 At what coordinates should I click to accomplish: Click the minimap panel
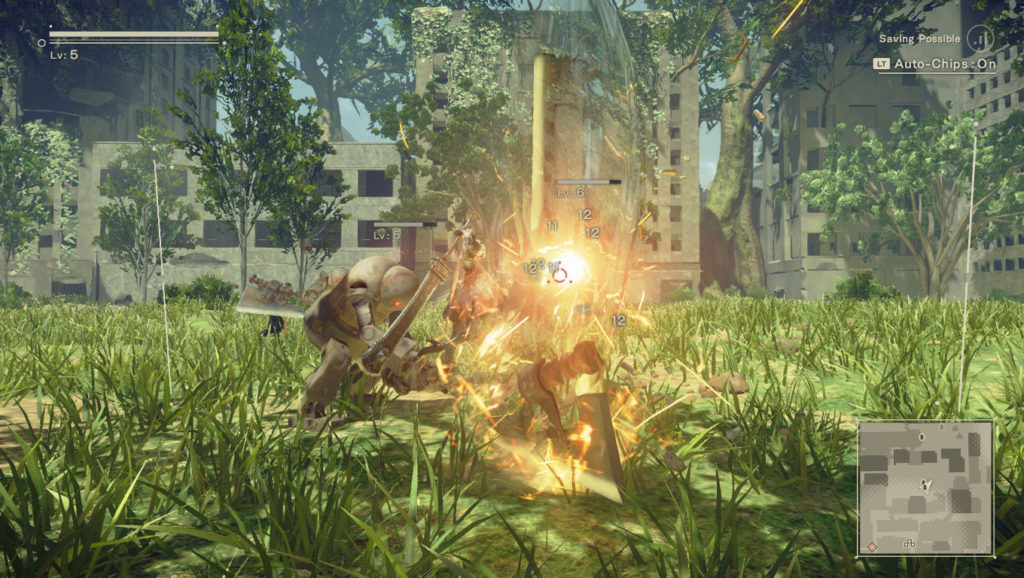[x=925, y=487]
